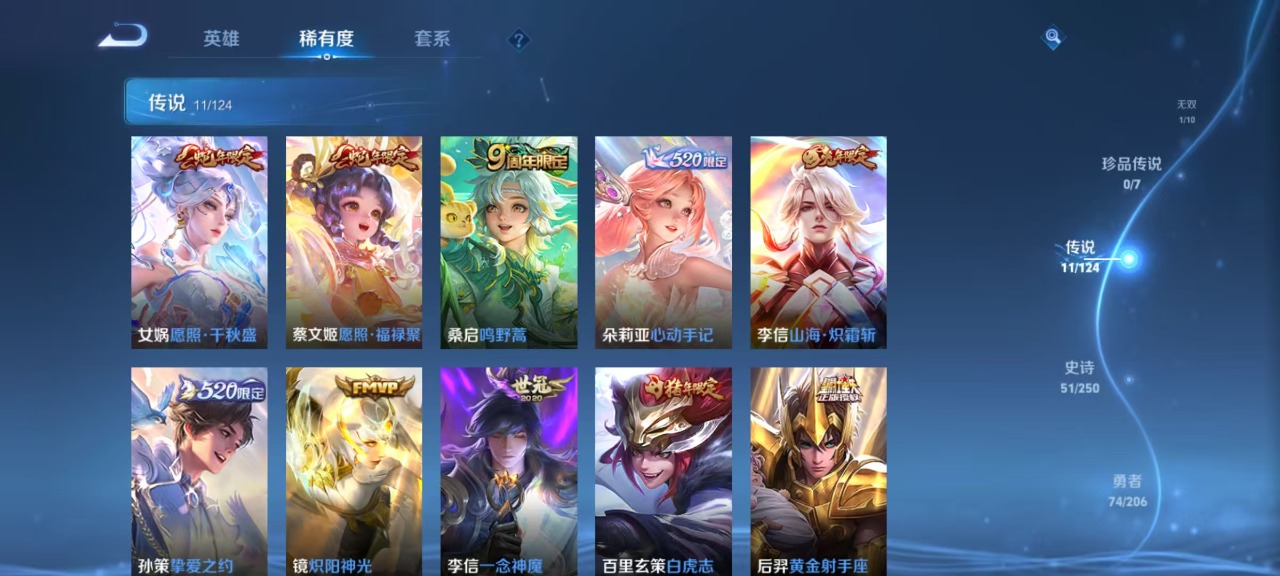
Task: Select the 孙策 挚爱之约 skin card
Action: click(x=199, y=470)
